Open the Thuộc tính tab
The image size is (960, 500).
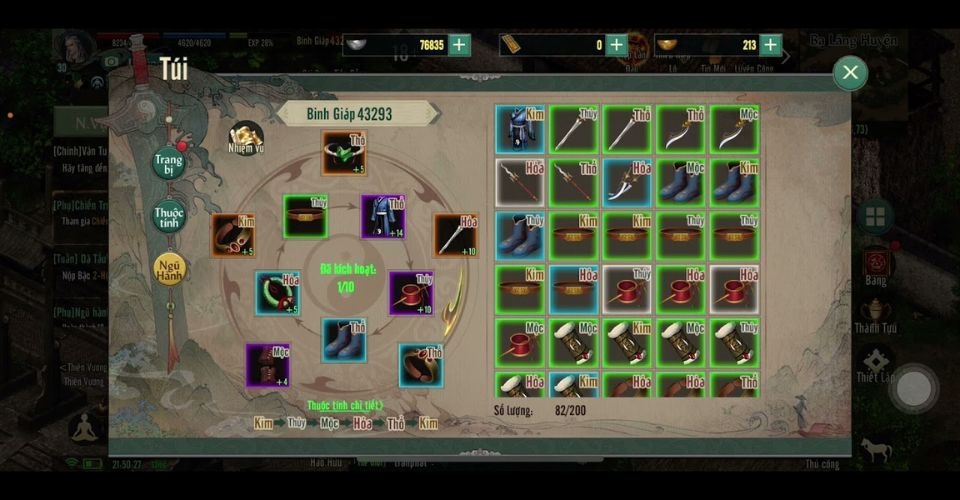168,215
